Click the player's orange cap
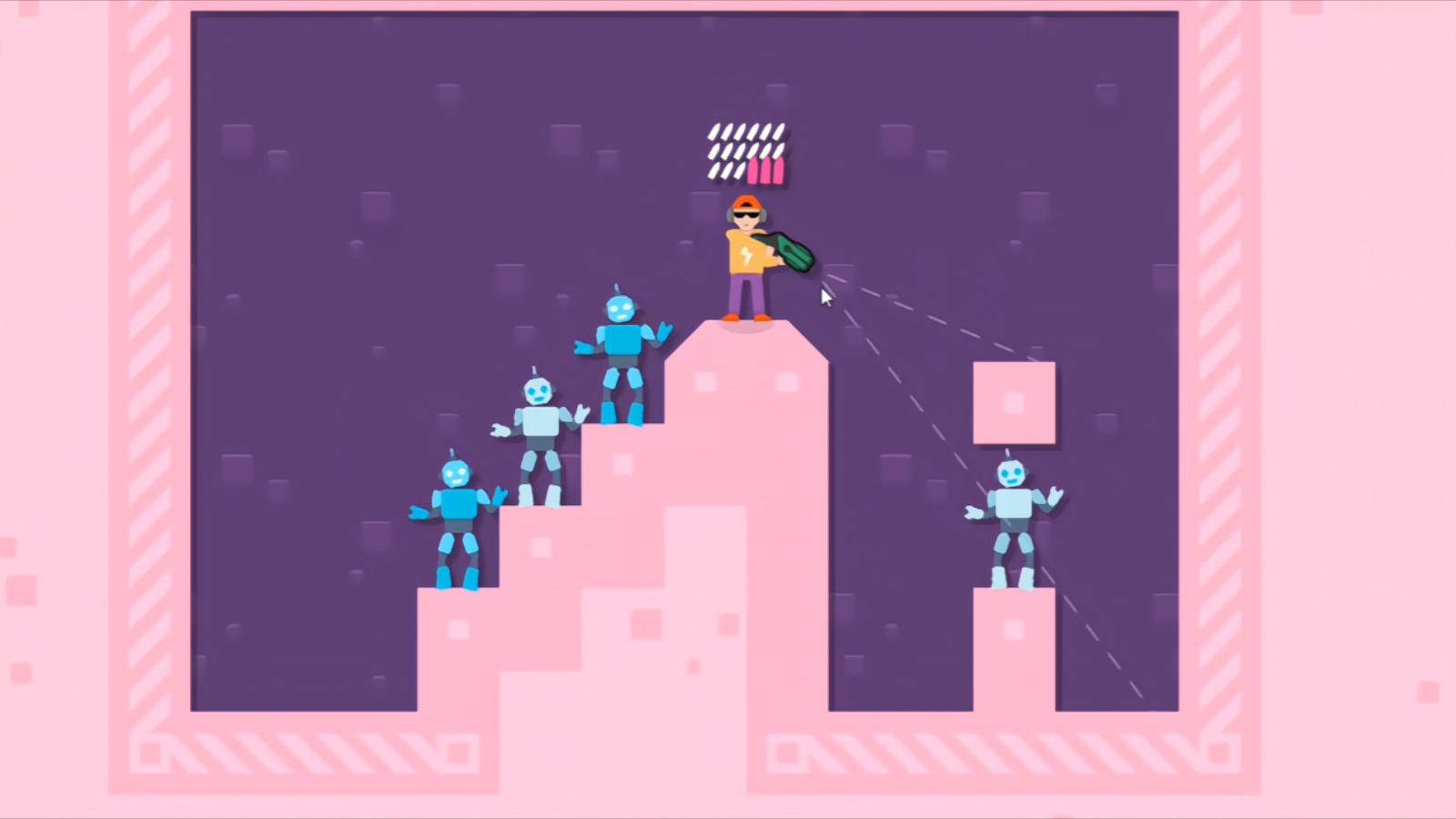Screen dimensions: 1456x819 746,201
